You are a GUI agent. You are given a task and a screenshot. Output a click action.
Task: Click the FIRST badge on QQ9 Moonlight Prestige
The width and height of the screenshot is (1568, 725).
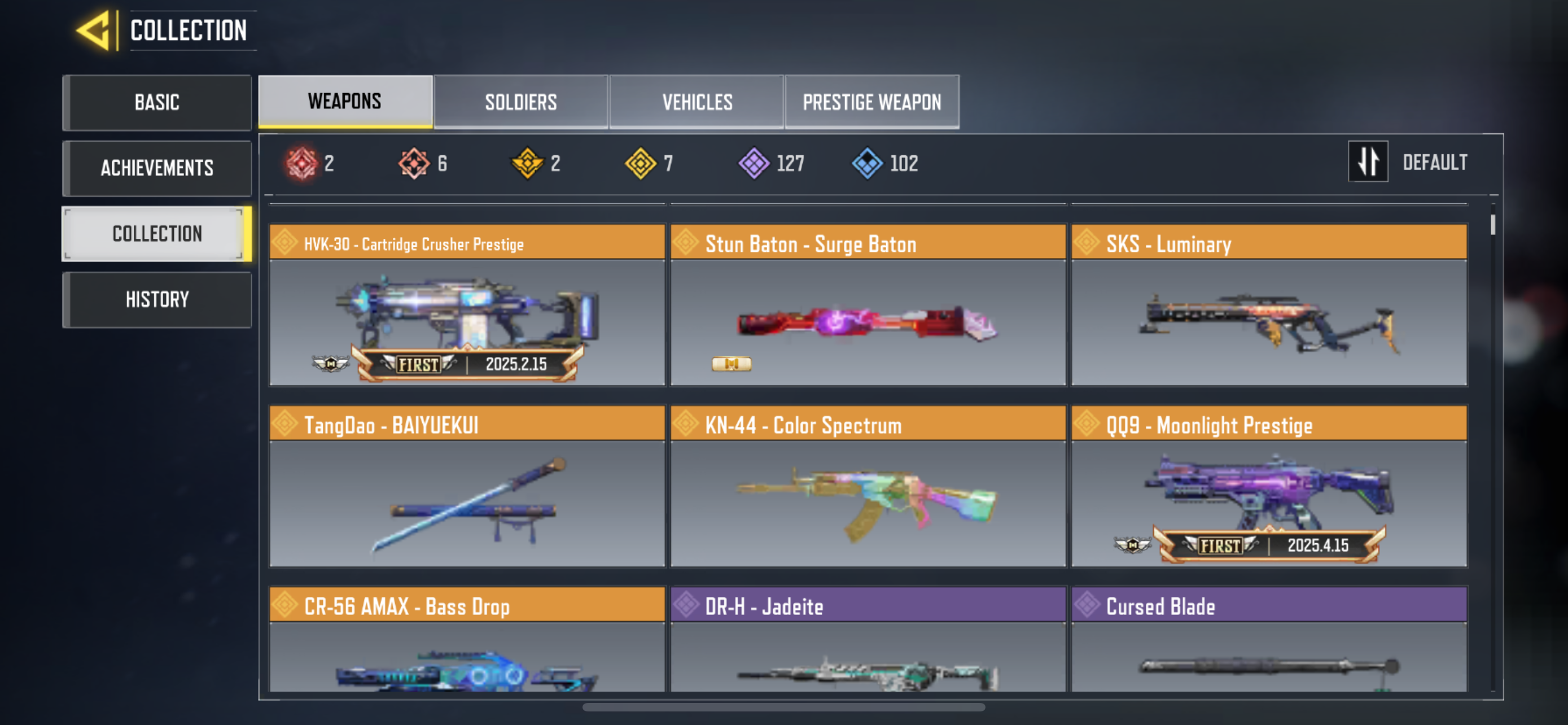(x=1220, y=546)
